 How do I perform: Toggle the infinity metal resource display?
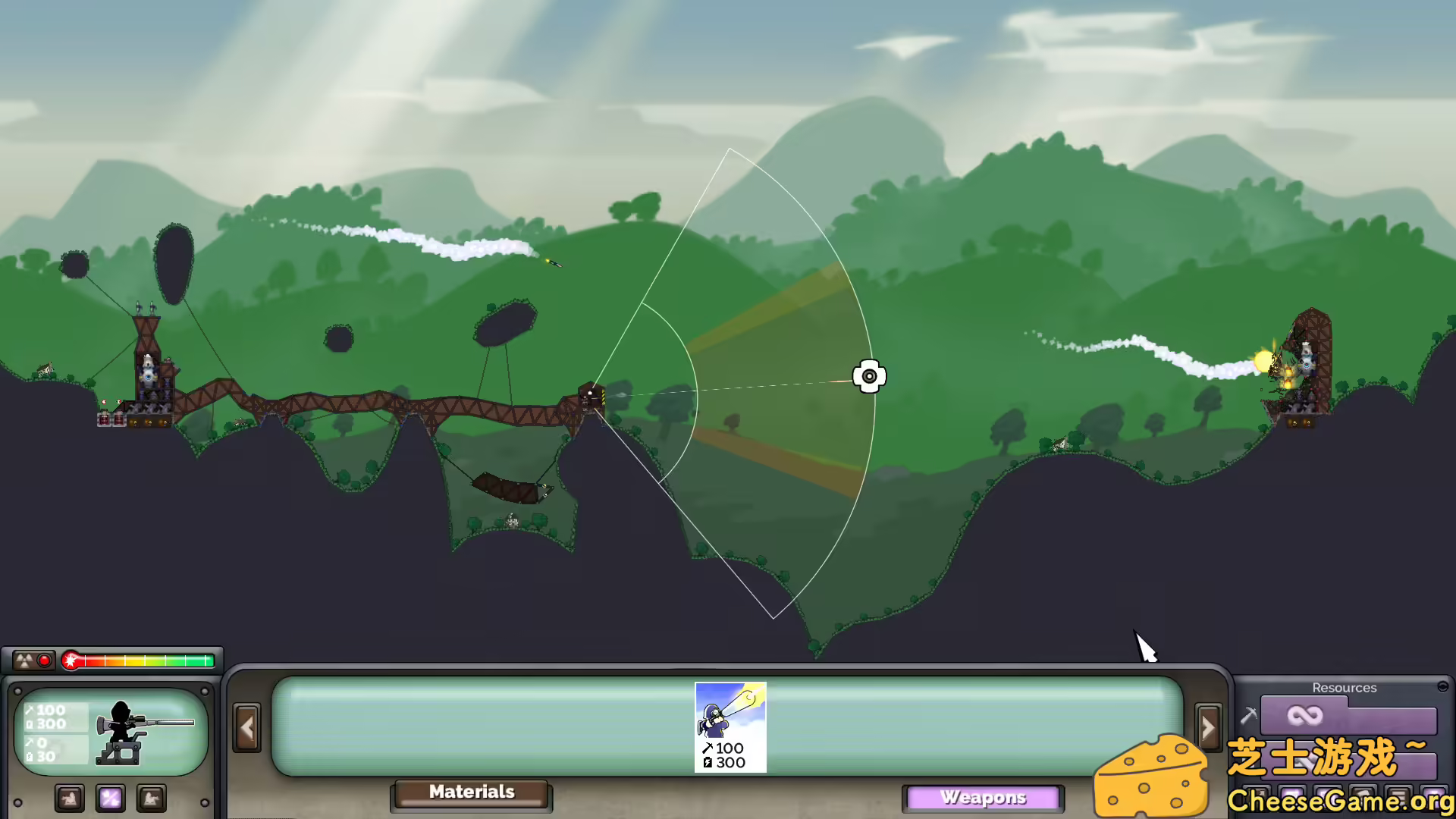(x=1305, y=715)
